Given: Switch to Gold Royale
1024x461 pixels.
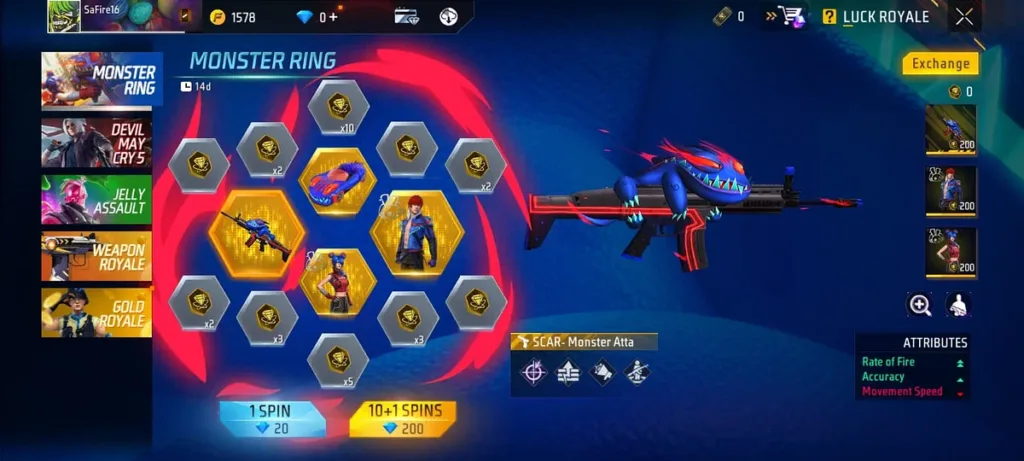Looking at the screenshot, I should pos(98,313).
